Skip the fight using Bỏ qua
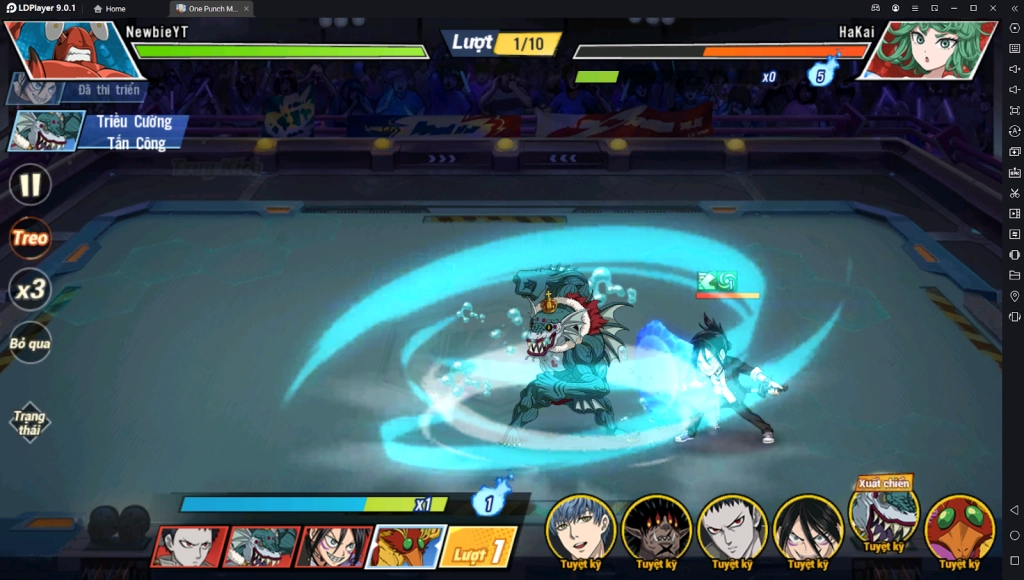The height and width of the screenshot is (580, 1024). point(30,343)
